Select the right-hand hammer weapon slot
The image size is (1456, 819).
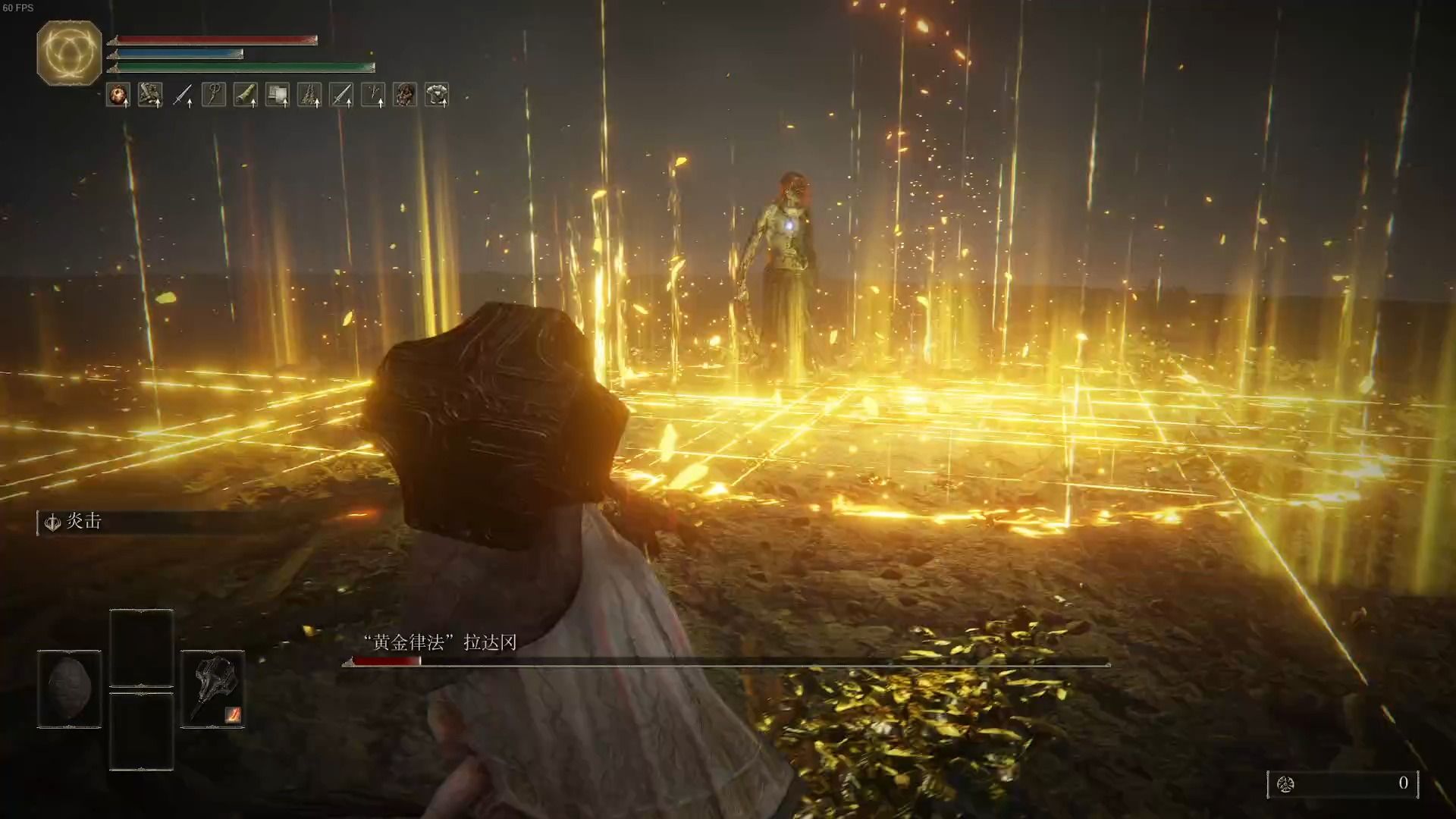point(212,689)
